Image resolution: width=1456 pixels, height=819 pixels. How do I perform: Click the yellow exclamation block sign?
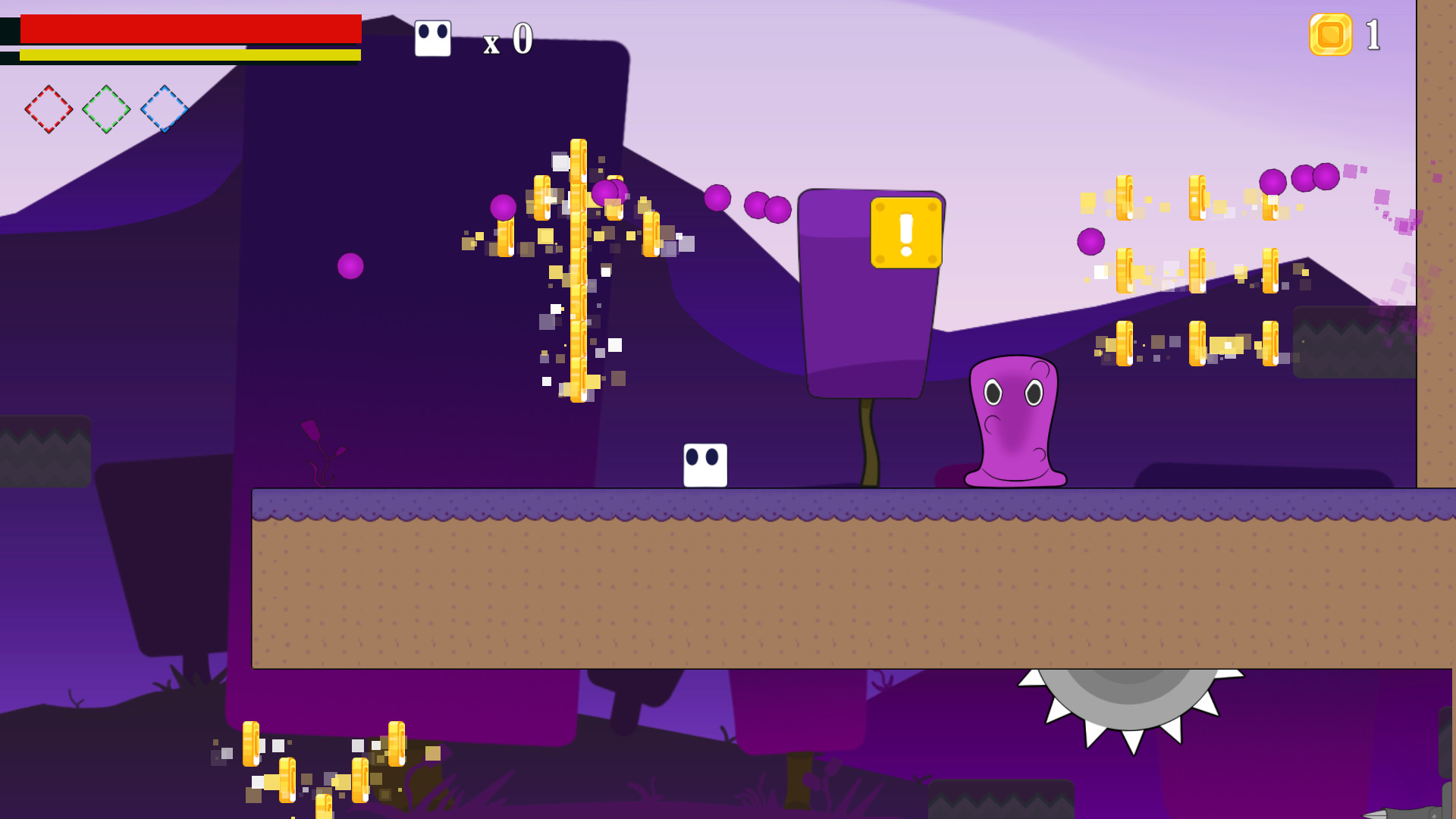pos(905,232)
